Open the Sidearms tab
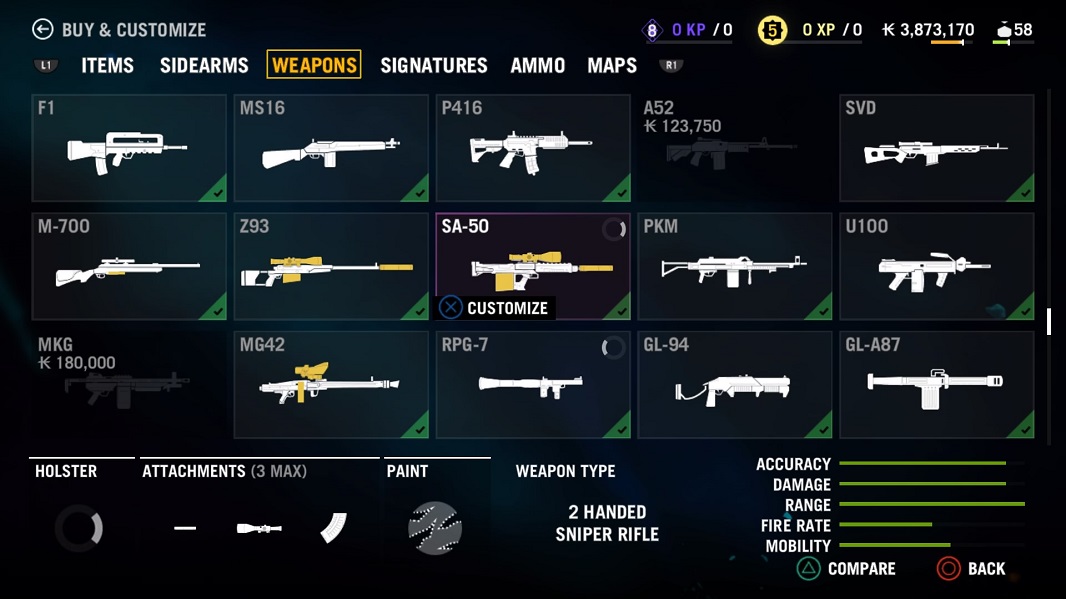Viewport: 1066px width, 599px height. point(204,65)
